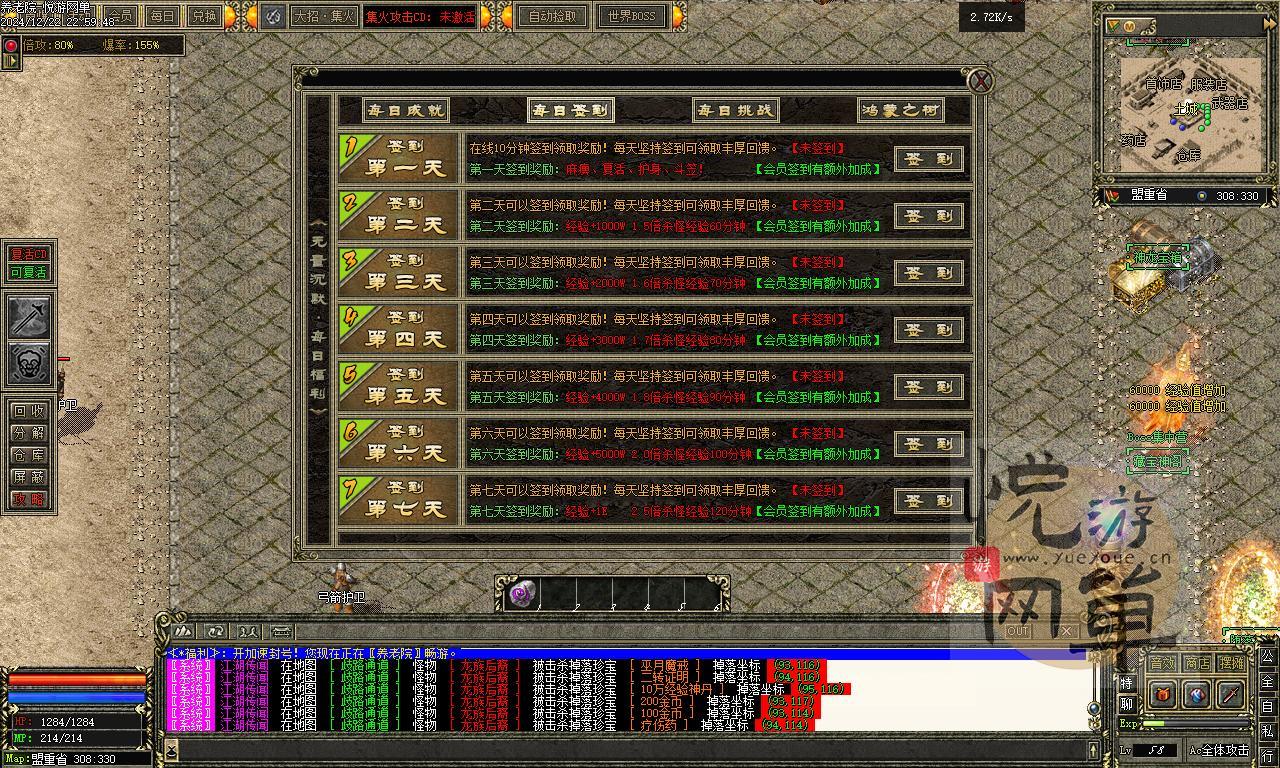Open the 兑换 exchange menu
This screenshot has width=1280, height=768.
pyautogui.click(x=204, y=16)
